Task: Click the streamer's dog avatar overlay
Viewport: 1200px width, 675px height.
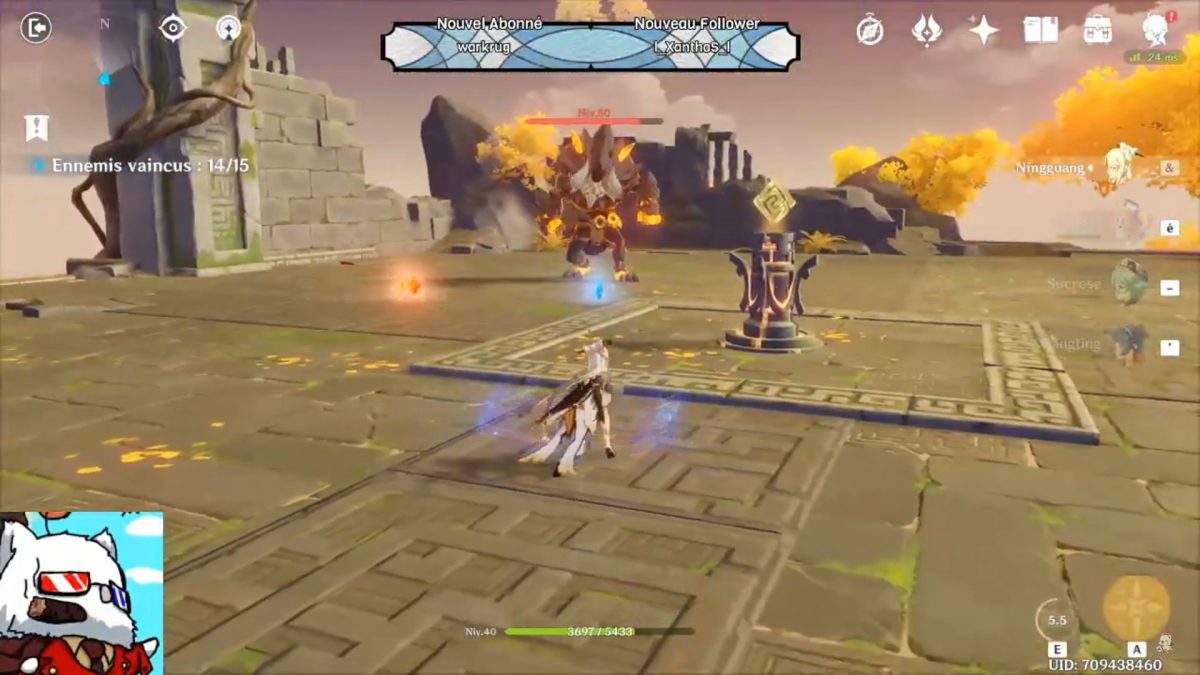Action: pyautogui.click(x=80, y=595)
